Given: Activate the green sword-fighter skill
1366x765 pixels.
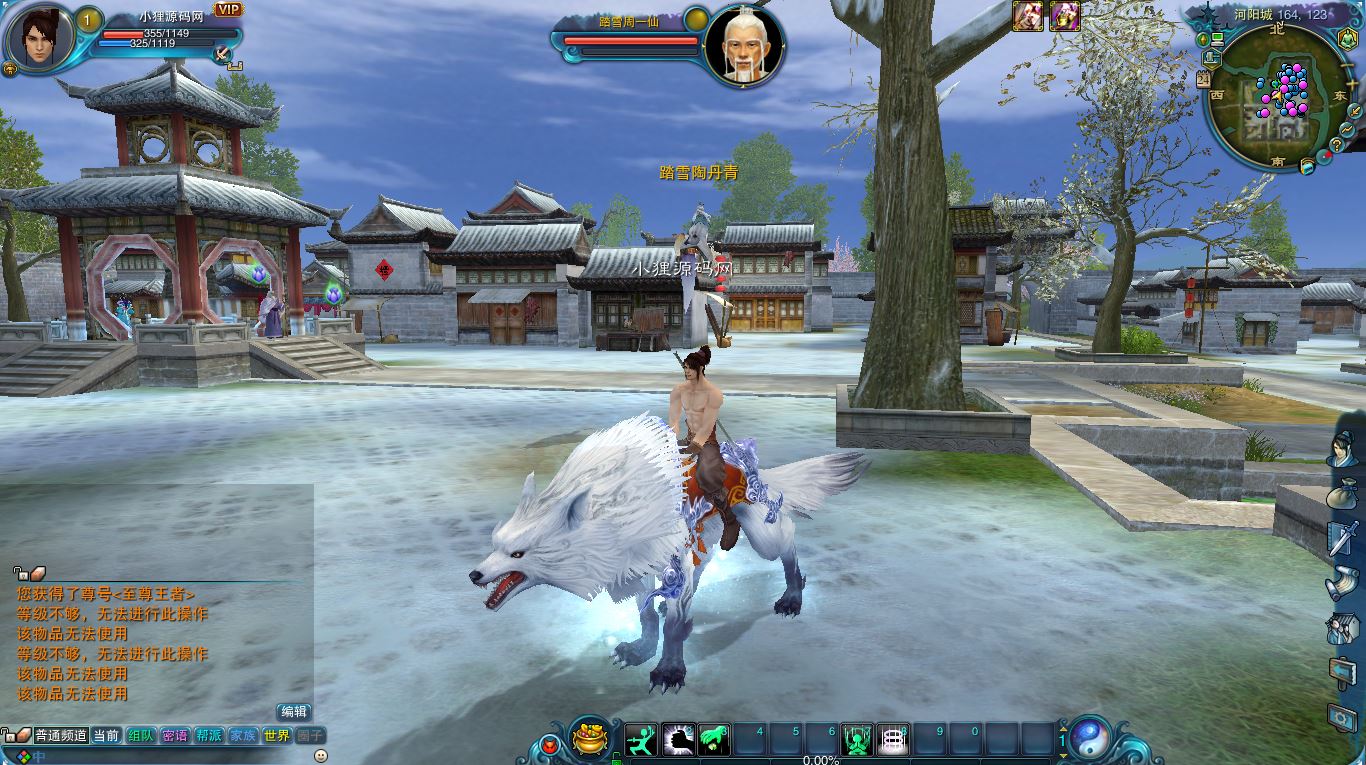Looking at the screenshot, I should (x=642, y=740).
